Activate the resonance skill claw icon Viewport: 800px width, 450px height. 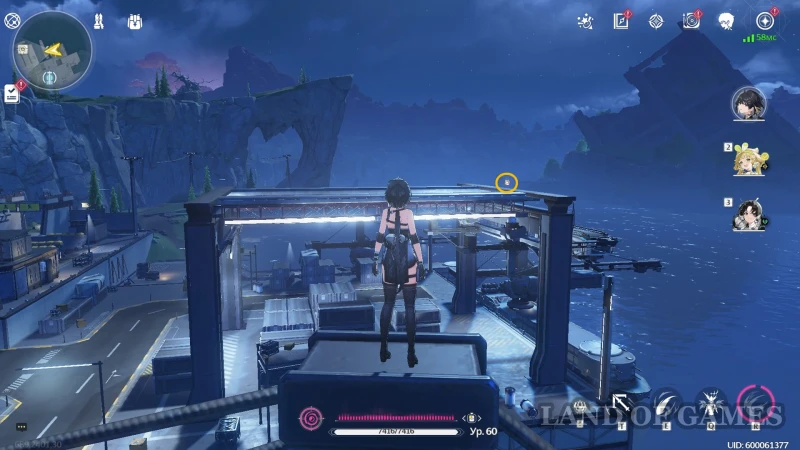(667, 404)
